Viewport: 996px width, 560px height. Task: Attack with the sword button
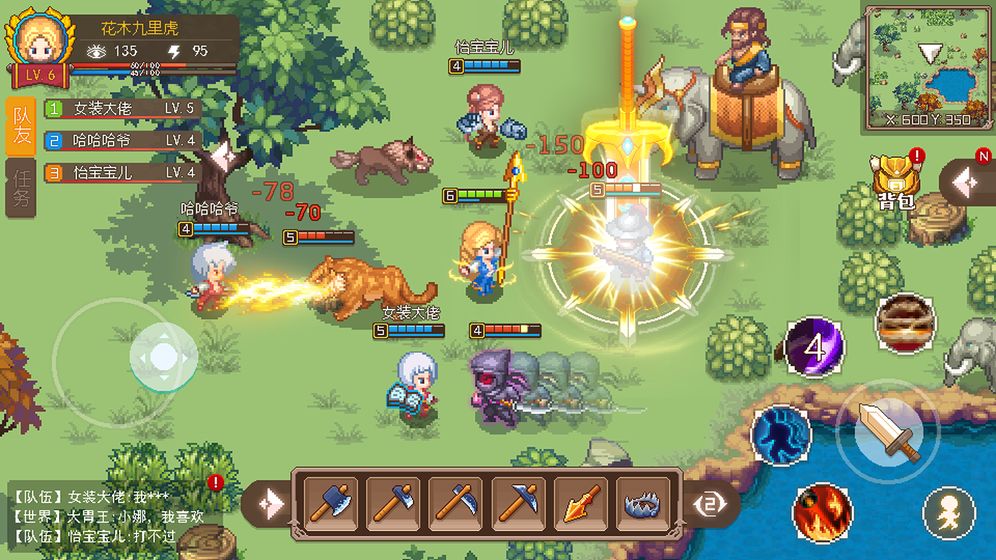[888, 431]
